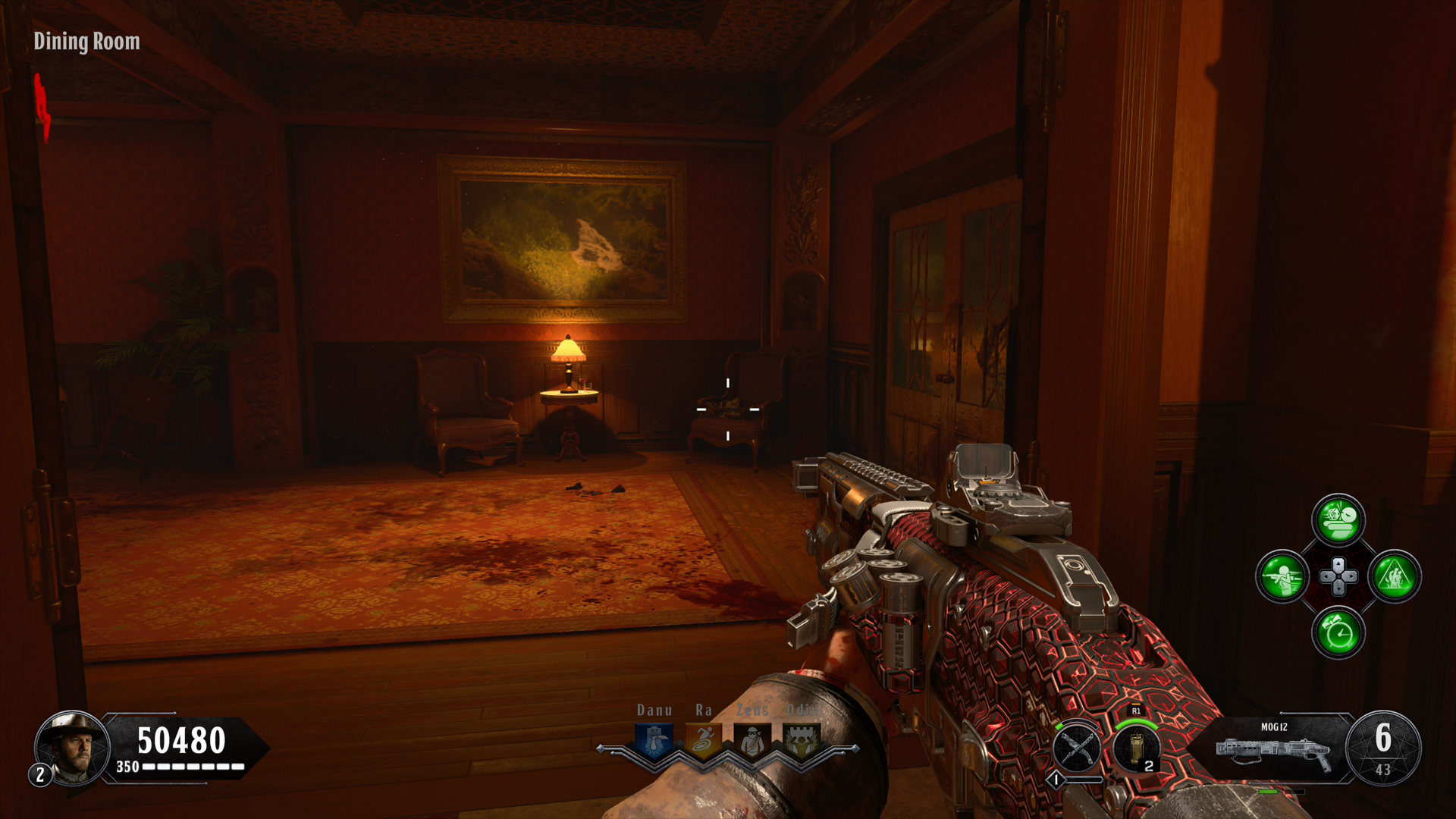Pick the Odin castle perk icon
The width and height of the screenshot is (1456, 819).
tap(801, 739)
